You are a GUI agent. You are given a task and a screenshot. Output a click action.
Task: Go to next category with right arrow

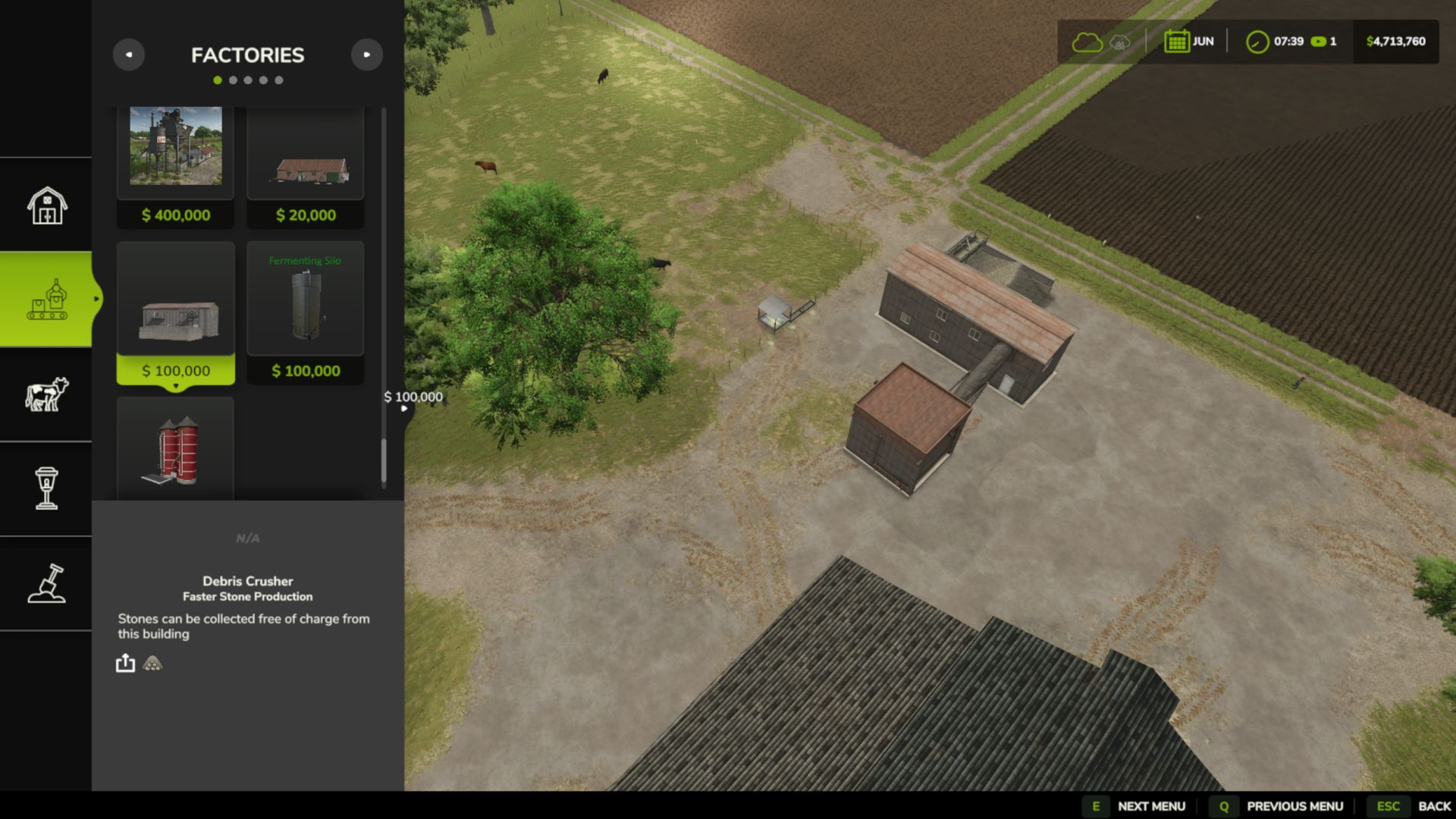[x=367, y=55]
